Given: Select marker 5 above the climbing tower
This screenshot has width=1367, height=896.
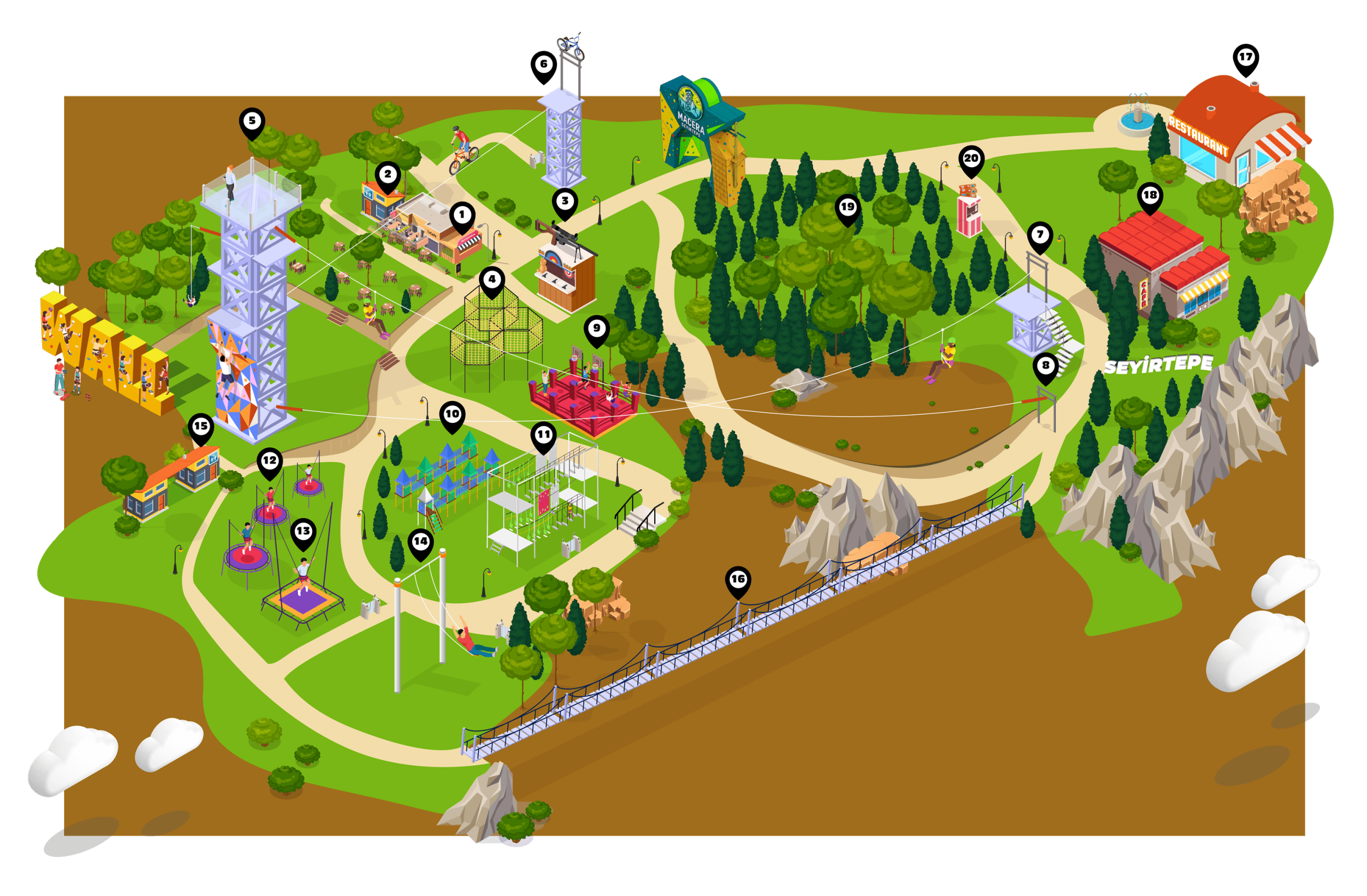Looking at the screenshot, I should click(x=252, y=122).
